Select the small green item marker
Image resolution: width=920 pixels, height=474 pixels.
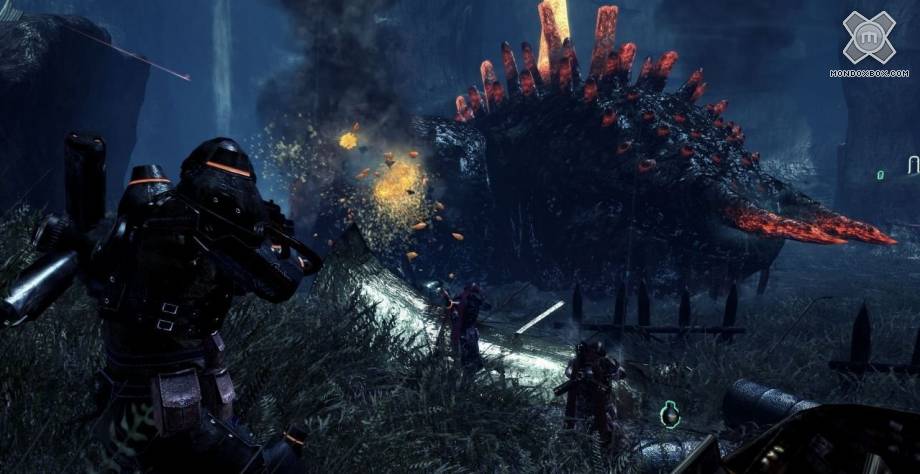[880, 175]
